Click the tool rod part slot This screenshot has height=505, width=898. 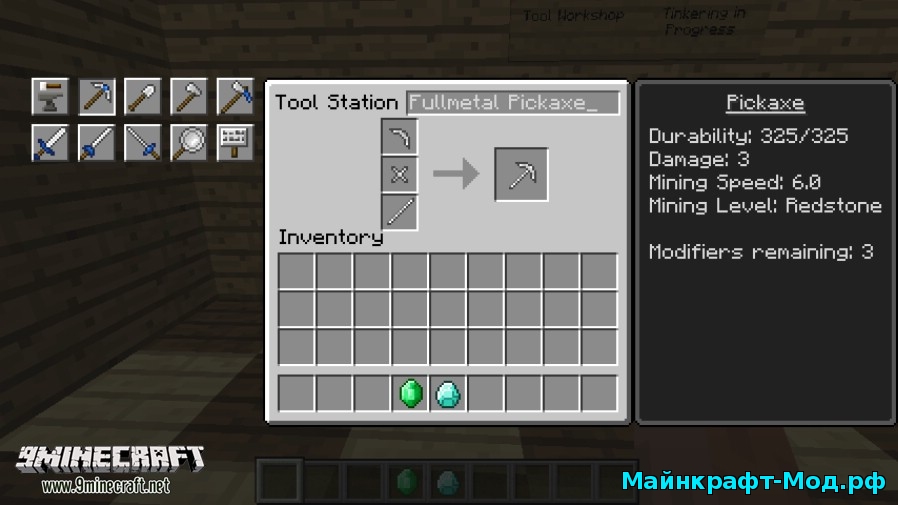[x=399, y=212]
